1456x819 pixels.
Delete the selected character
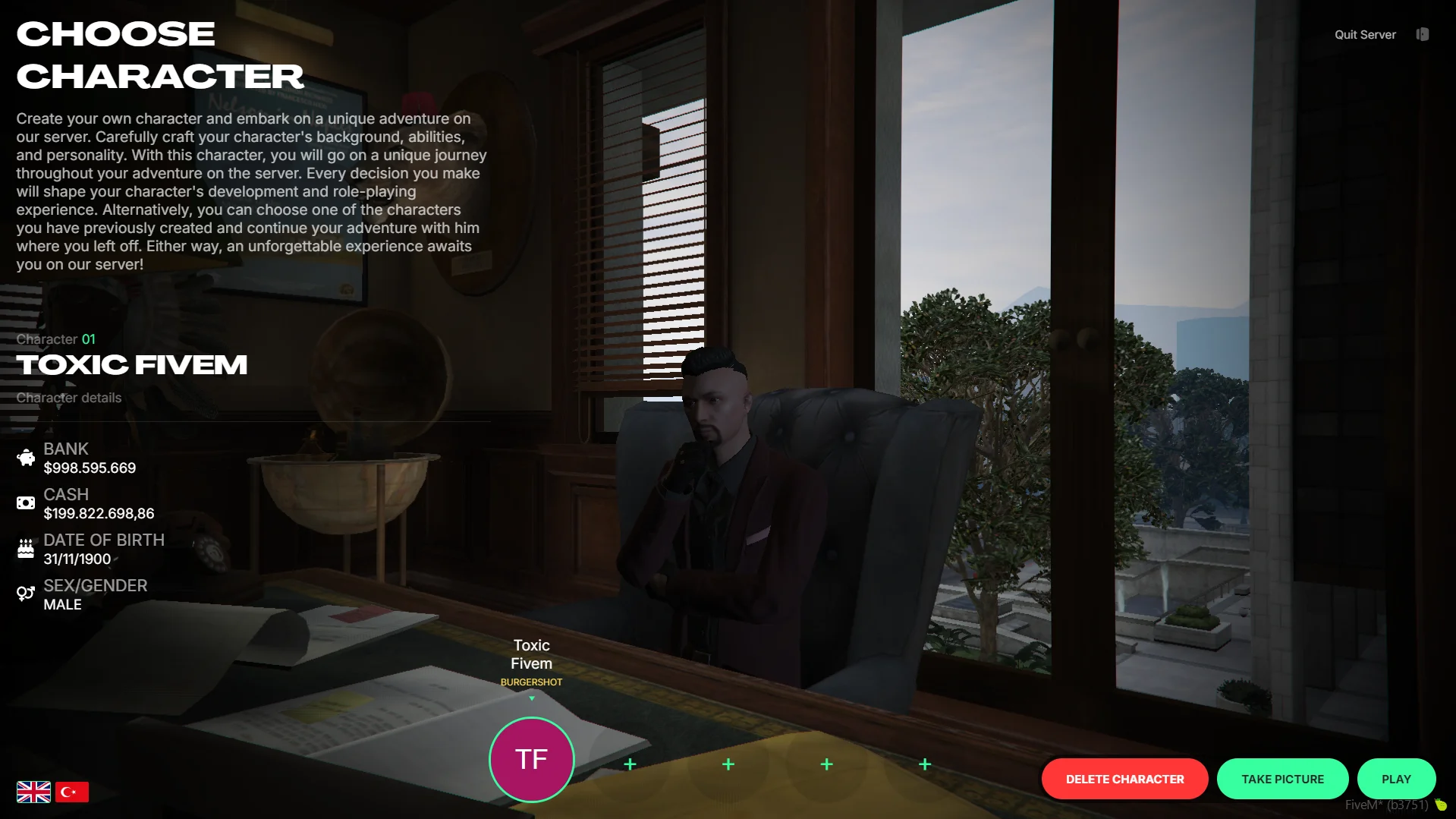point(1124,779)
